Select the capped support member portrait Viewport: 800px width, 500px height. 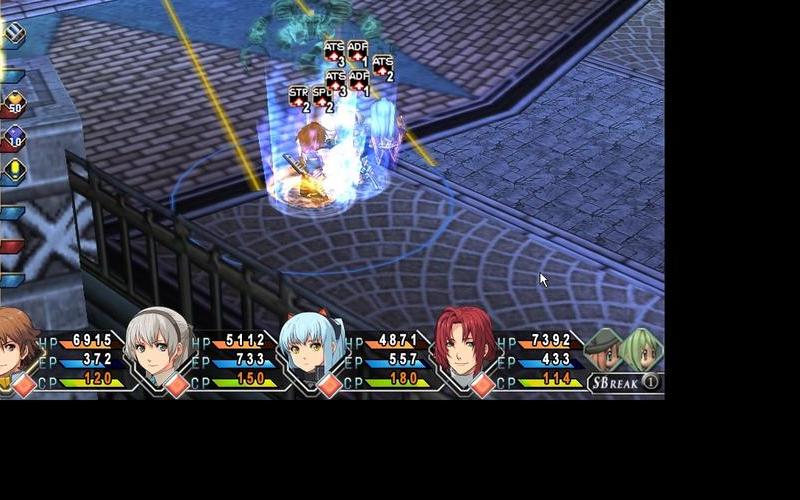[x=603, y=349]
